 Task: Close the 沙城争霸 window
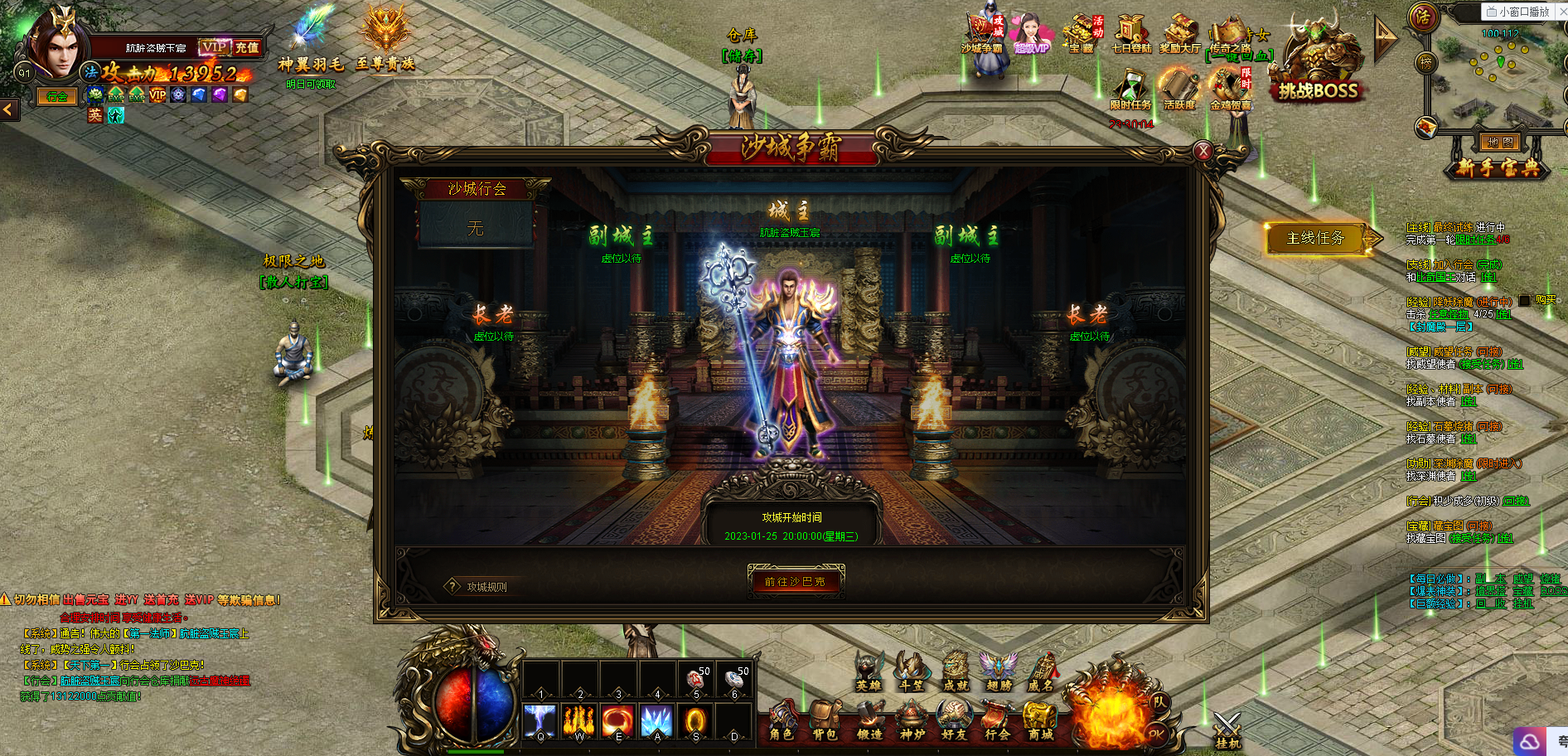point(1203,151)
